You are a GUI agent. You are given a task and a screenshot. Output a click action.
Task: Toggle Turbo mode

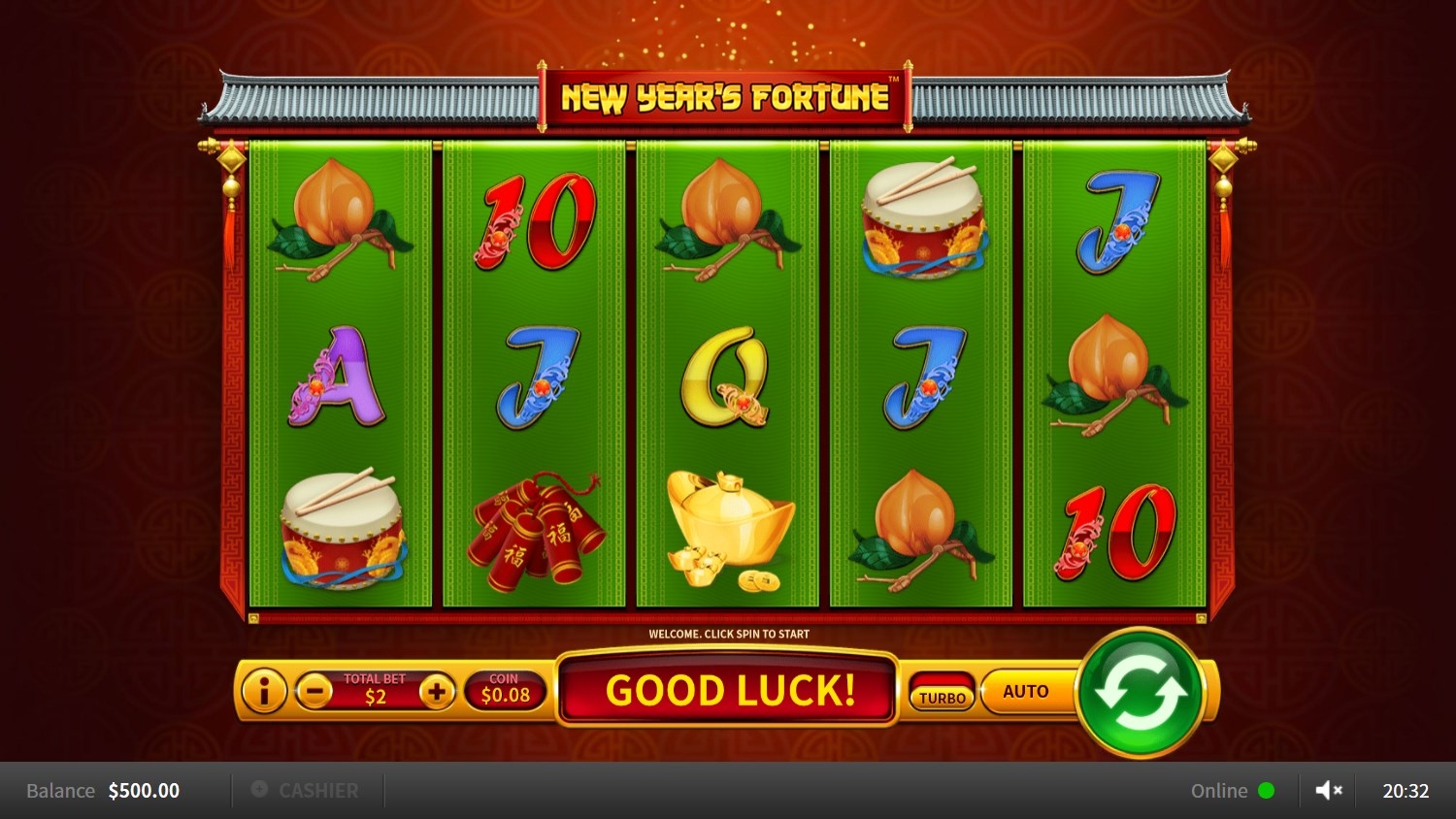click(x=942, y=693)
